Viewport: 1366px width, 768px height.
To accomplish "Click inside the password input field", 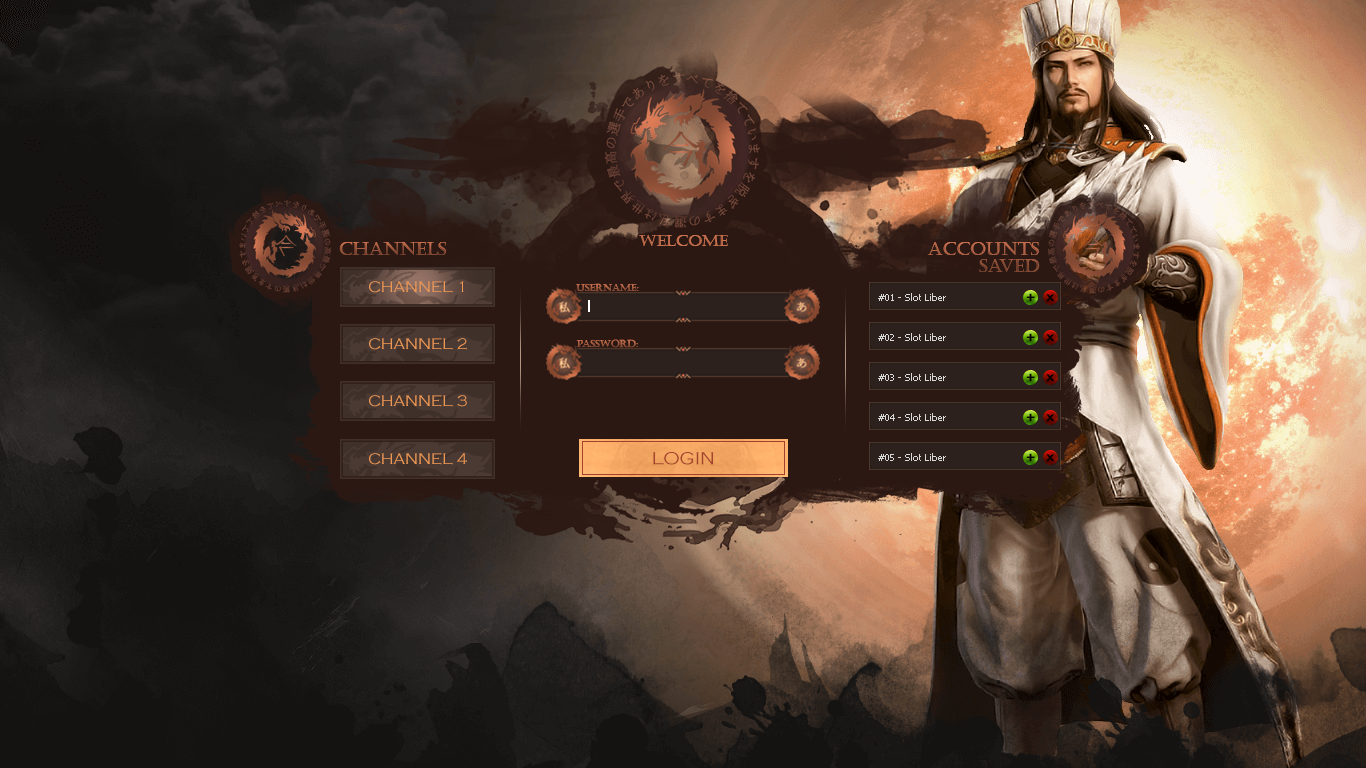I will [680, 362].
